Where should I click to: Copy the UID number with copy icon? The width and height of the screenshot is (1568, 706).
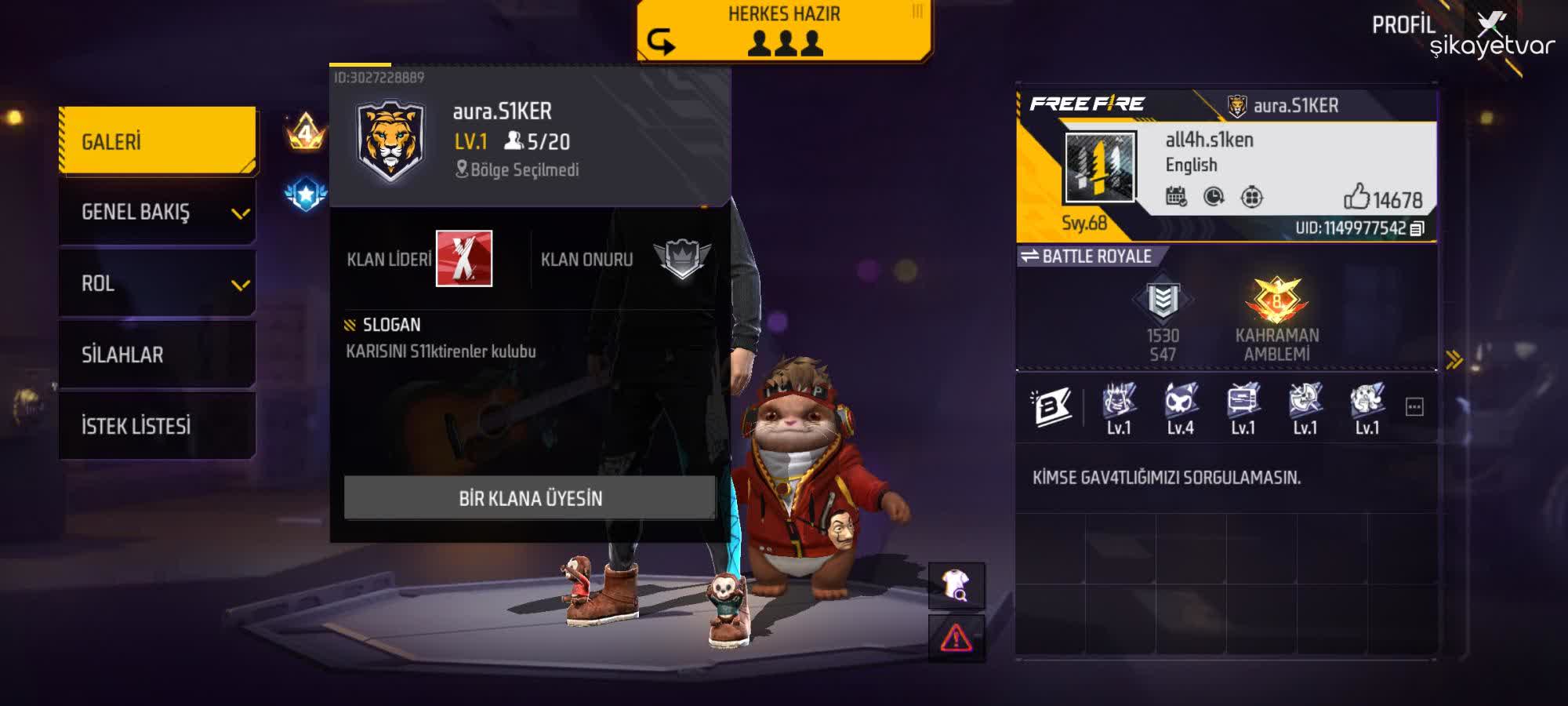(1417, 228)
